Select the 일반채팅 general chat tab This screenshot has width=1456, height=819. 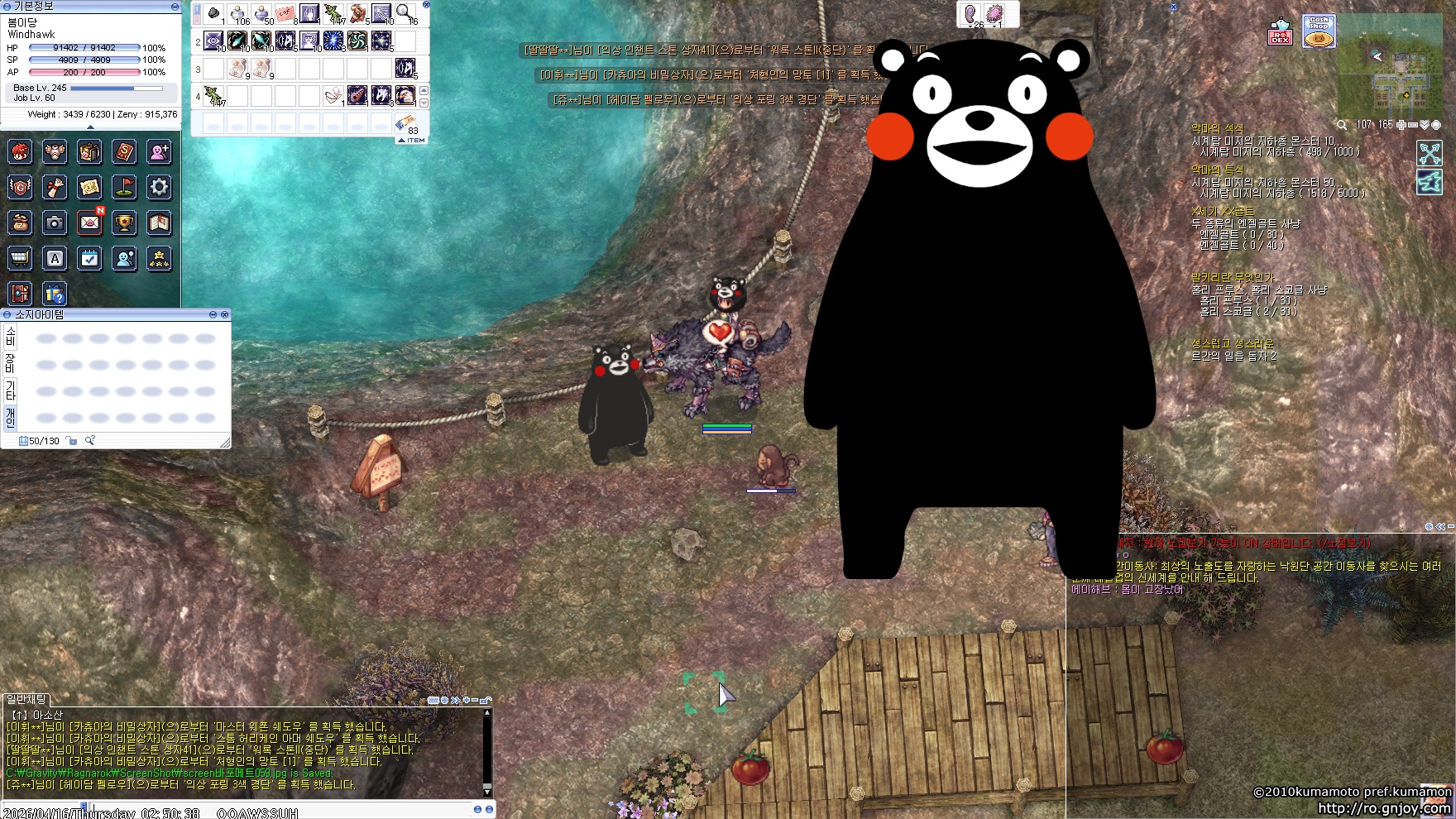coord(26,700)
